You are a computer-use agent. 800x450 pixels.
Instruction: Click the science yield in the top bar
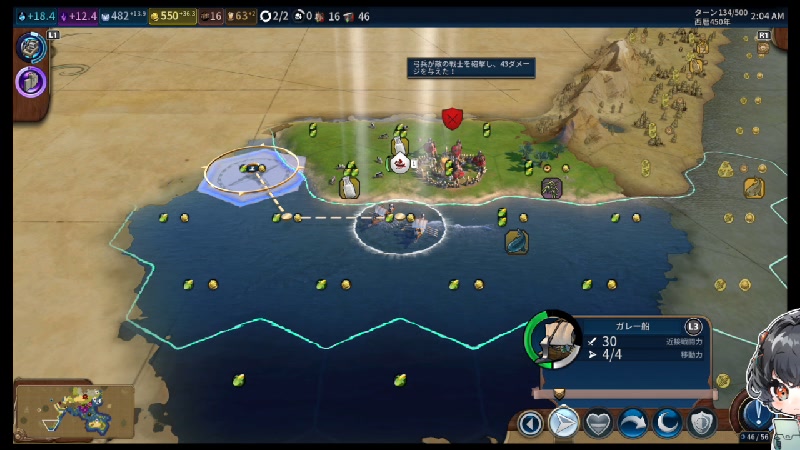click(x=40, y=16)
